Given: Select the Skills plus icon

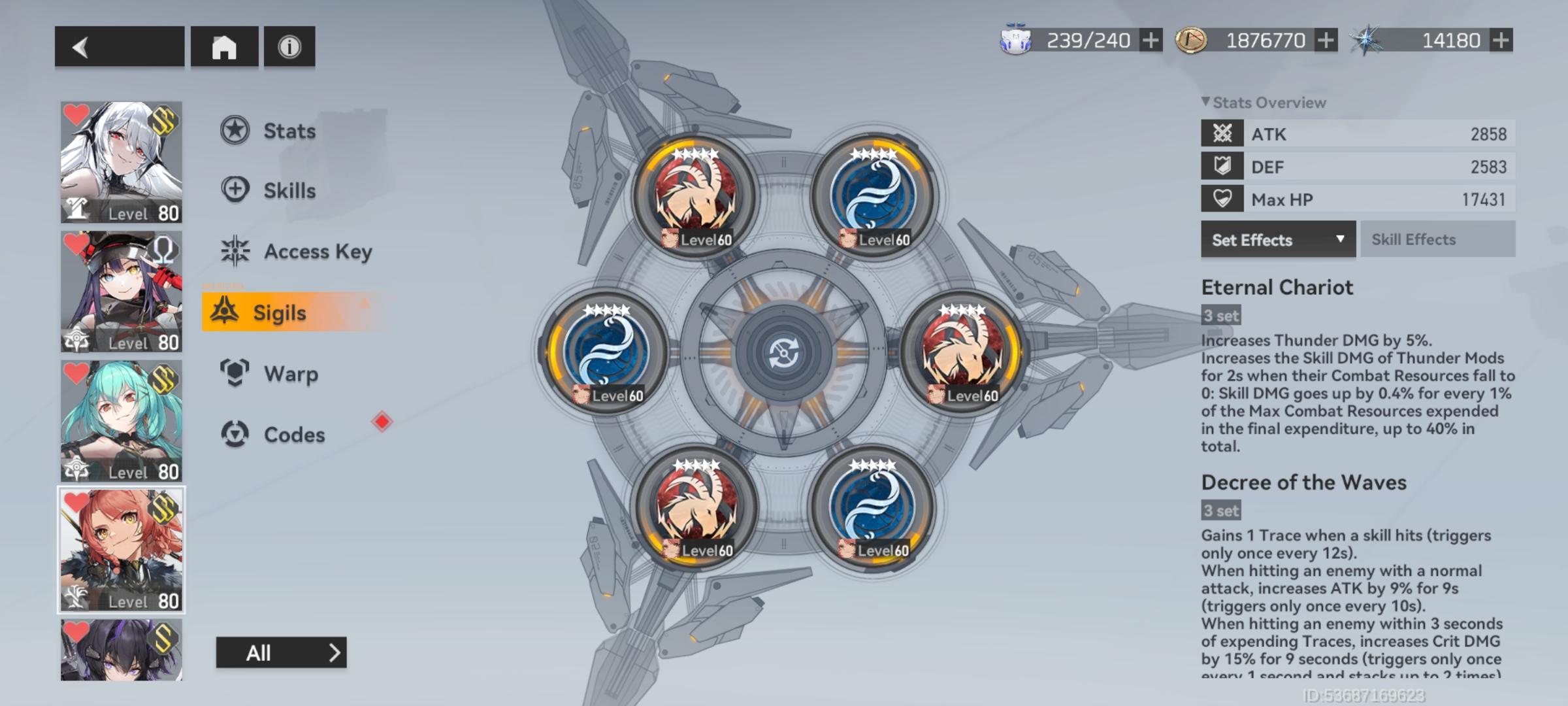Looking at the screenshot, I should click(234, 190).
